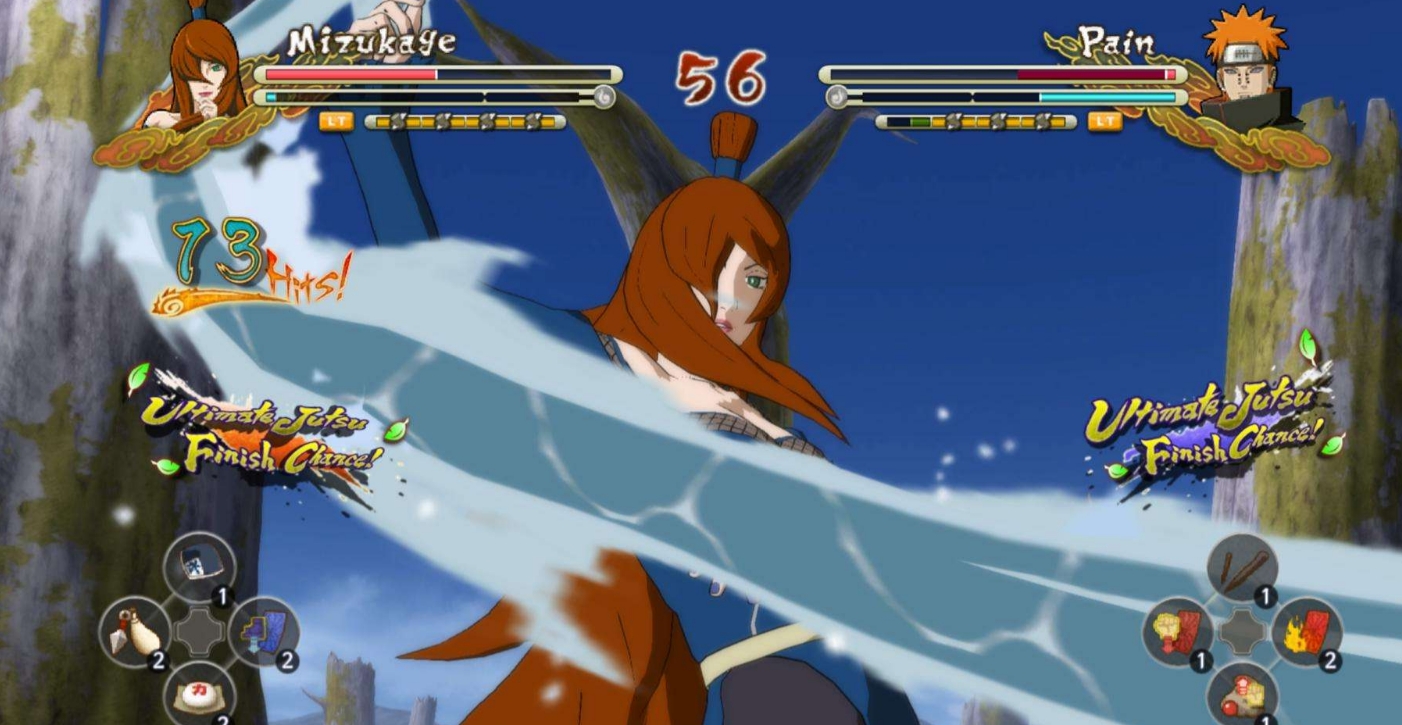1402x725 pixels.
Task: Pick the fist attack-up food pill item
Action: [1242, 694]
